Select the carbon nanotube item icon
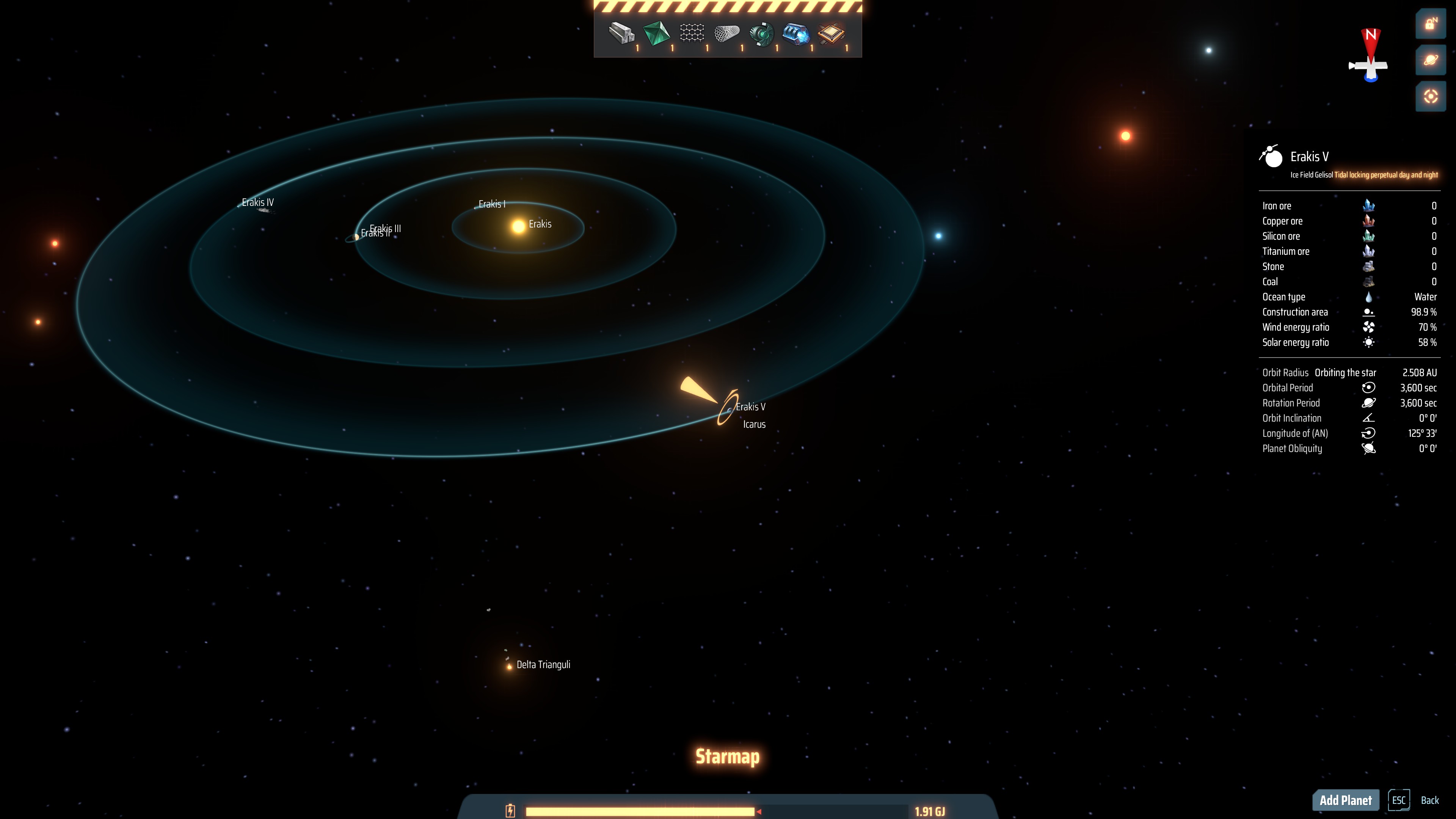The width and height of the screenshot is (1456, 819). [726, 33]
